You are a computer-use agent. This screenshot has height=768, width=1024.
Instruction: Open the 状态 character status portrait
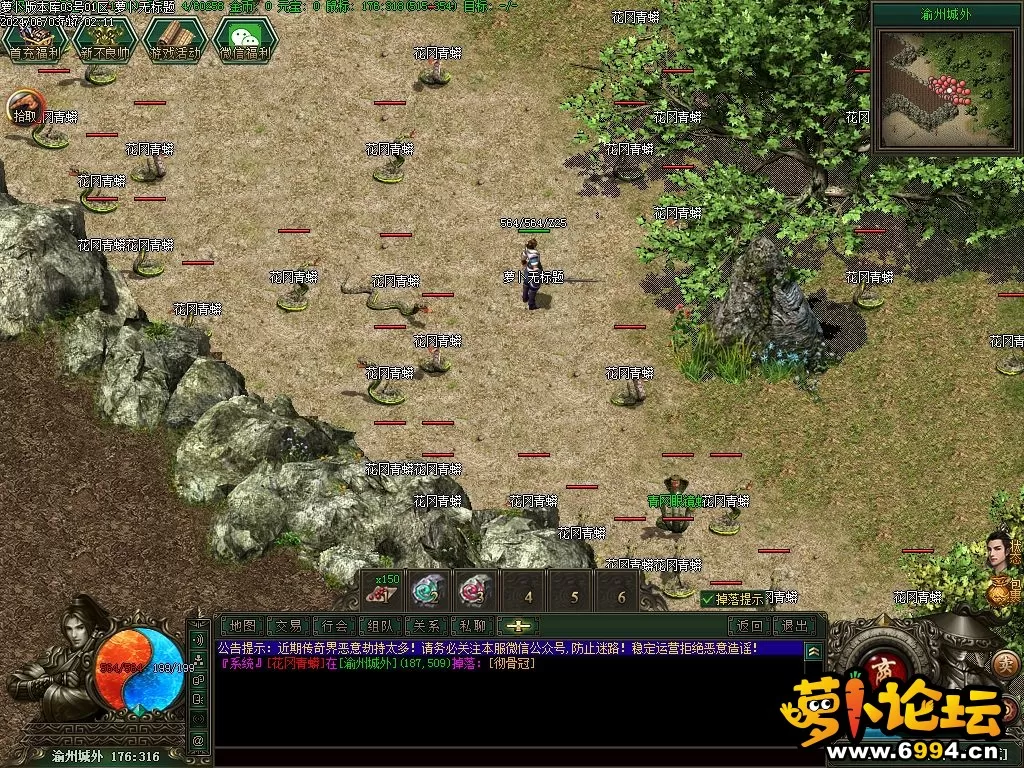click(1000, 551)
